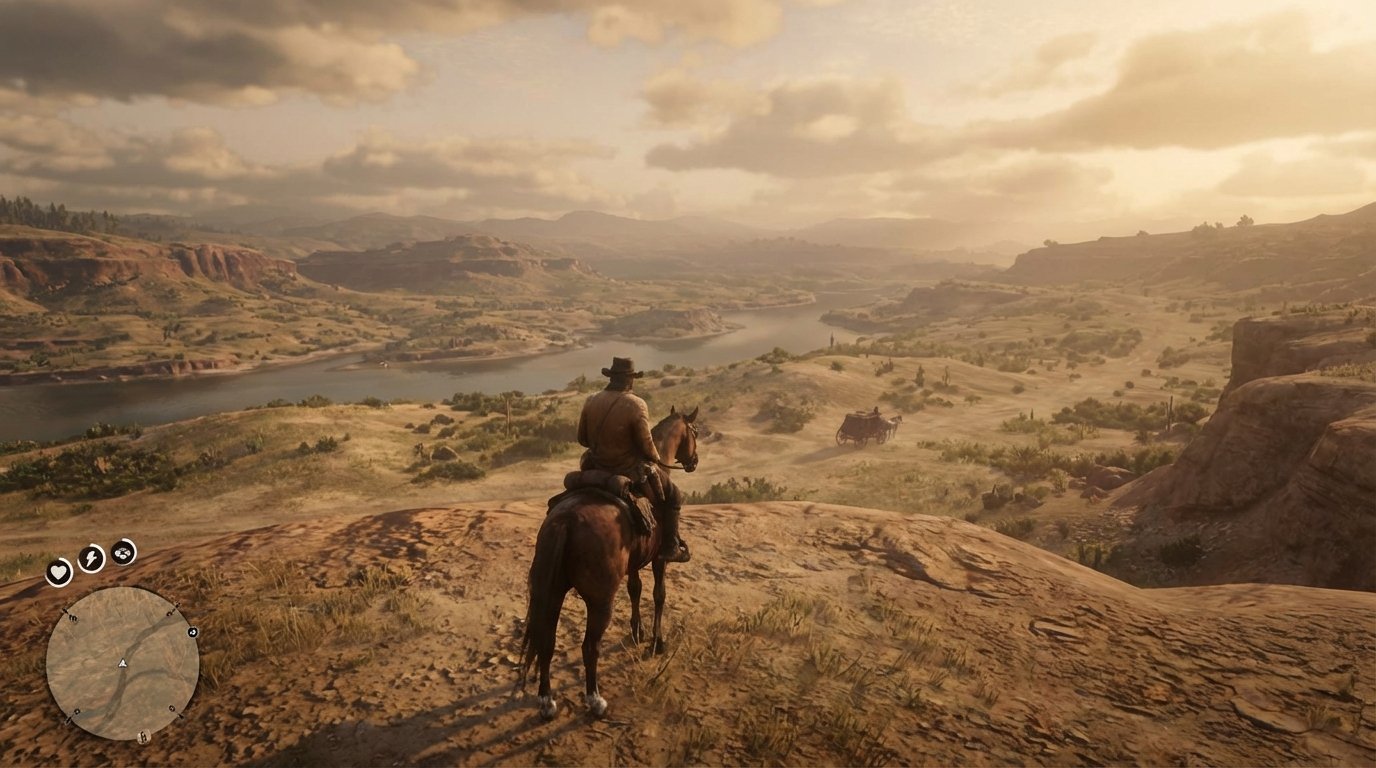Select the camp marker at the minimap's bottom edge
The height and width of the screenshot is (768, 1376).
[144, 736]
